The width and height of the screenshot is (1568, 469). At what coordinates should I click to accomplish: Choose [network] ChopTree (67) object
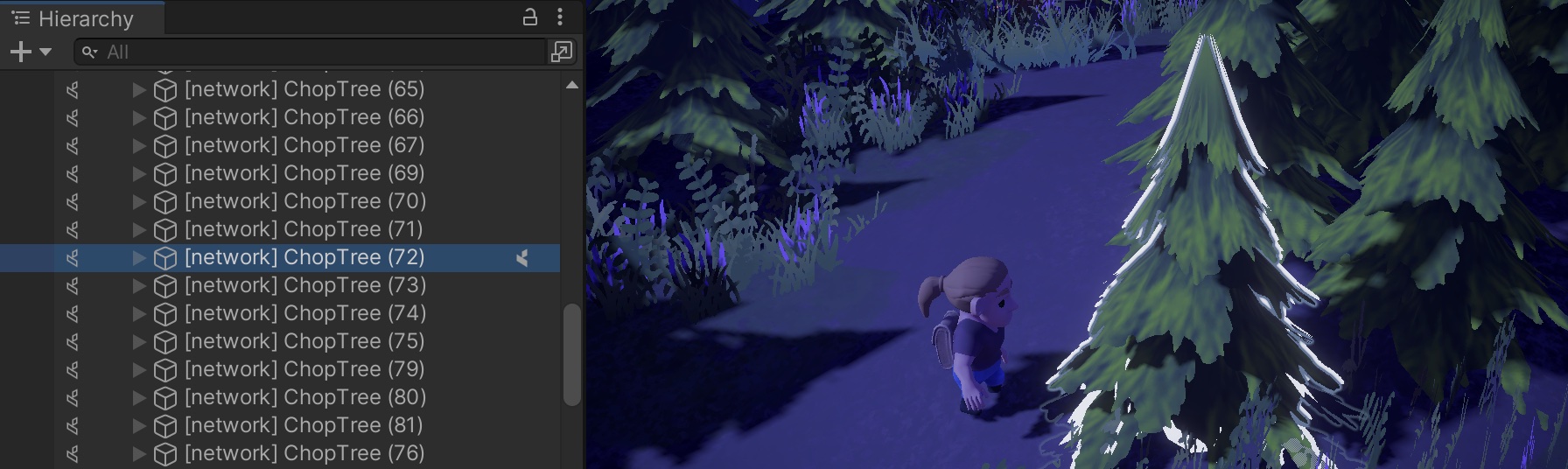pos(304,145)
